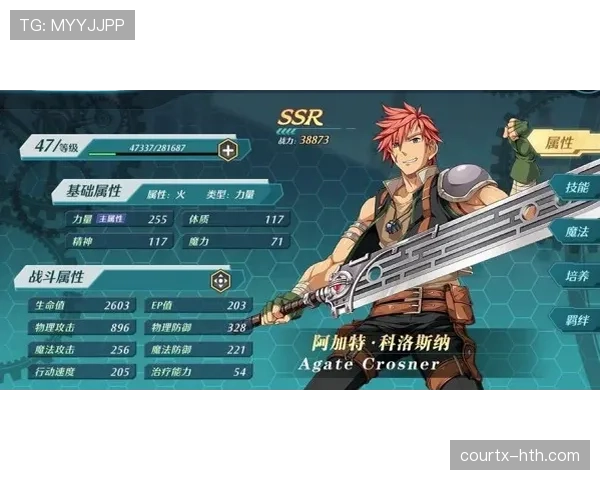Go to the 培养 tab
The width and height of the screenshot is (600, 480).
tap(577, 275)
